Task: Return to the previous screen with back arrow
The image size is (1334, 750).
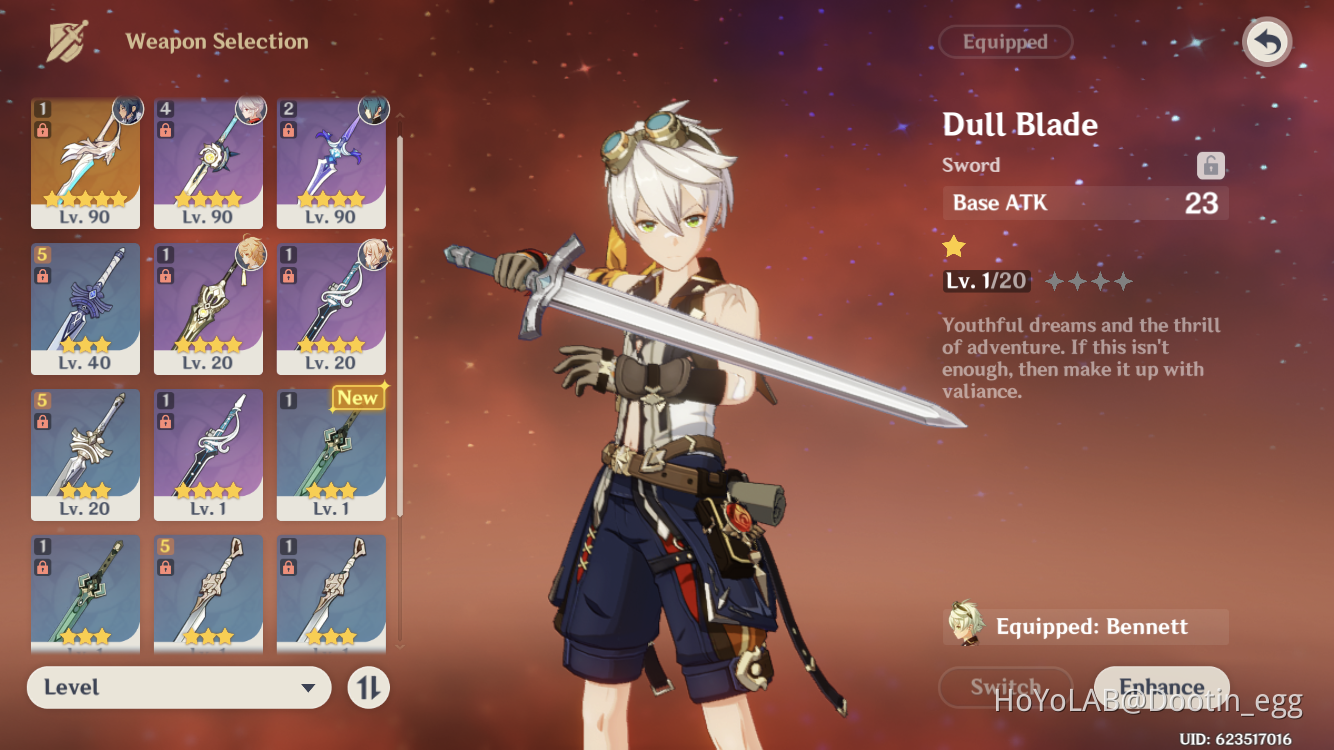Action: point(1267,43)
